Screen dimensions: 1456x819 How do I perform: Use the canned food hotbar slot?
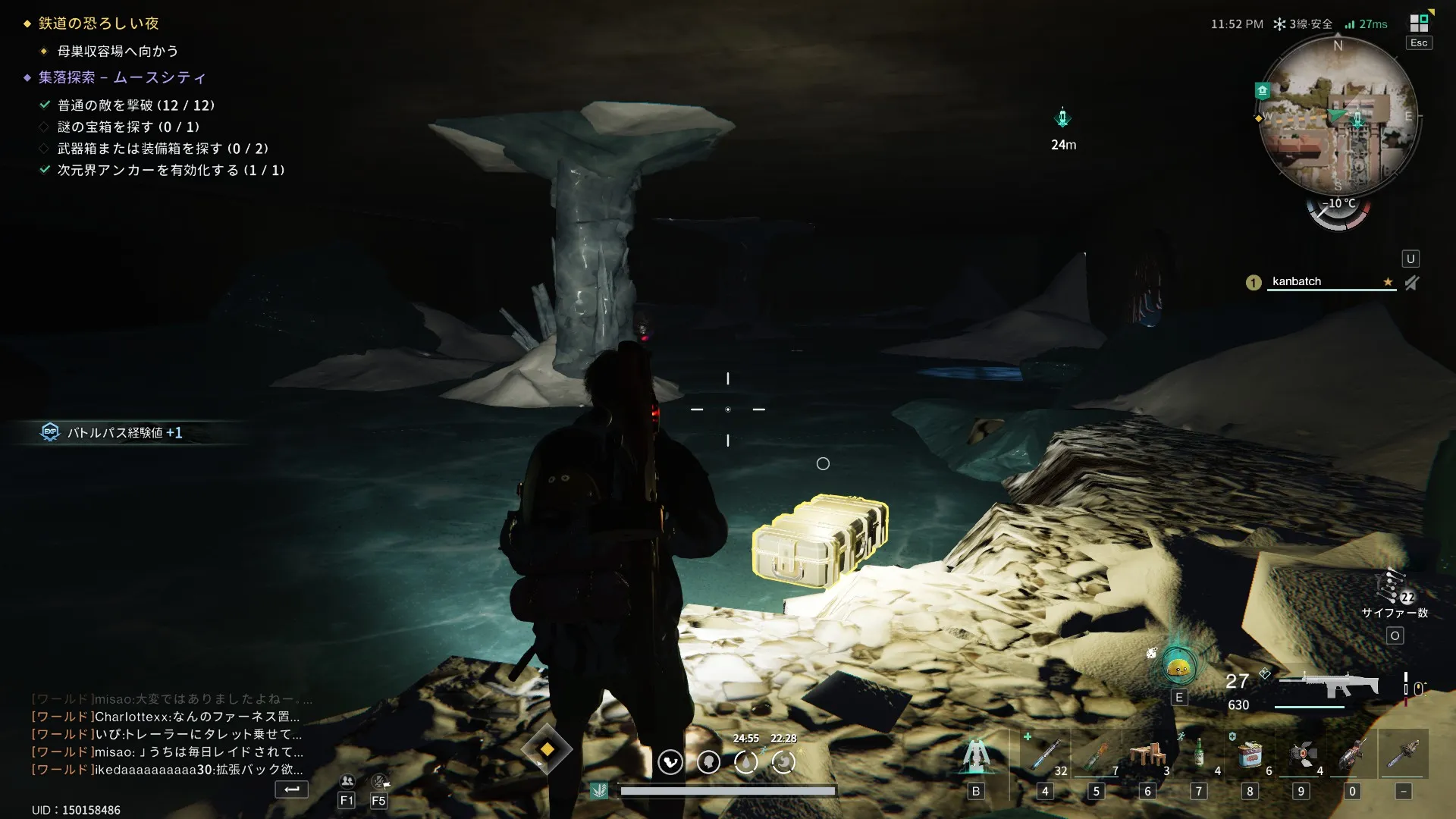click(x=1250, y=754)
